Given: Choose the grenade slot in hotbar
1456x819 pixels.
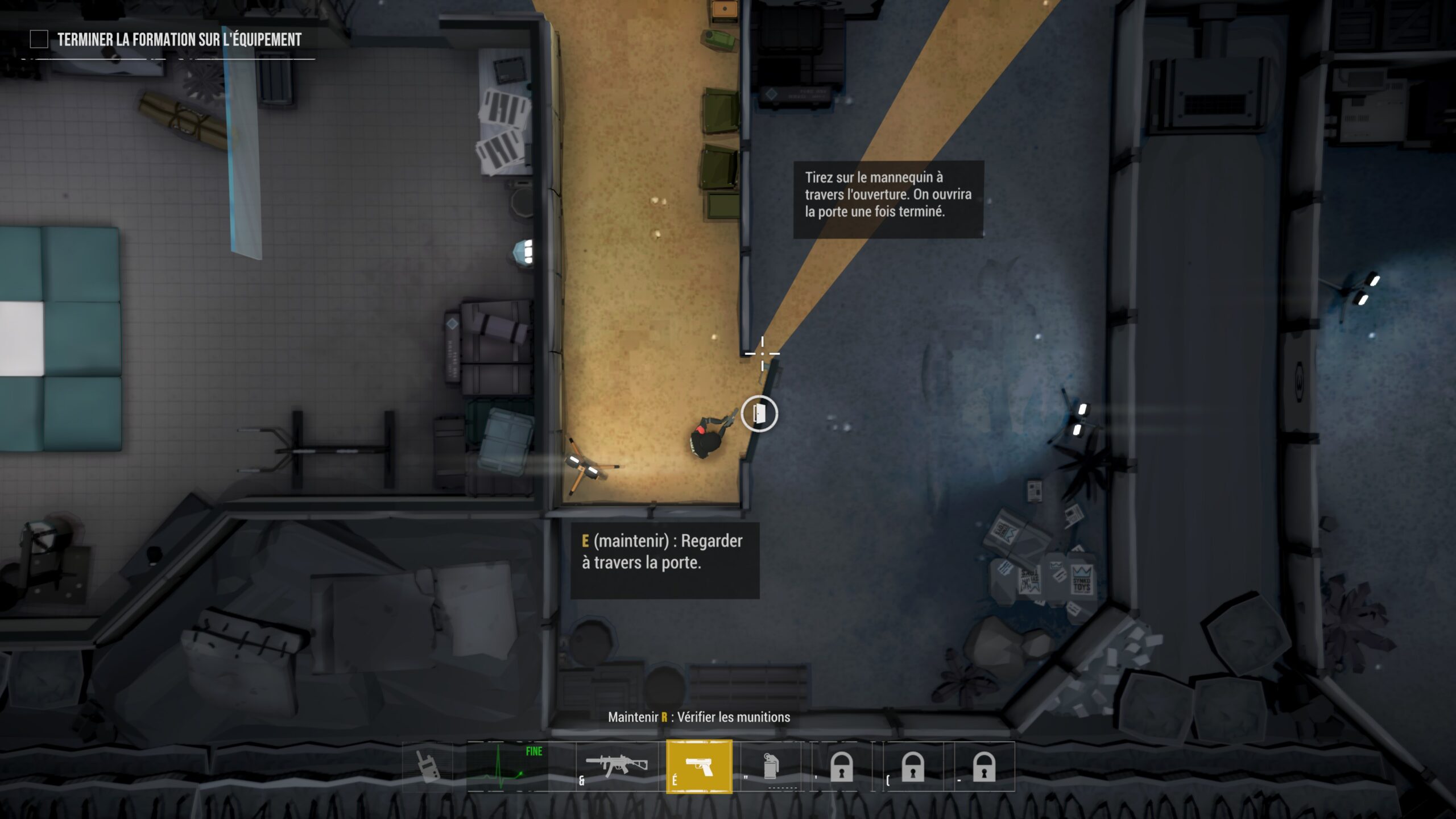Looking at the screenshot, I should (770, 766).
